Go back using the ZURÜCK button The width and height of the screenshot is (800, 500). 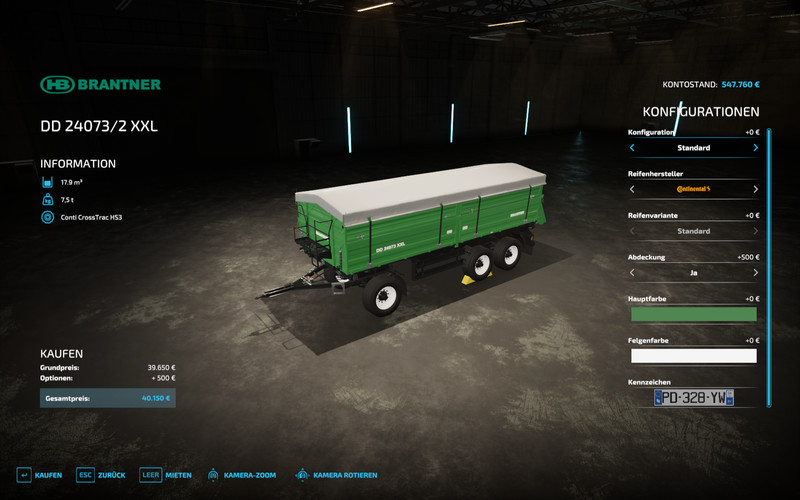point(101,475)
